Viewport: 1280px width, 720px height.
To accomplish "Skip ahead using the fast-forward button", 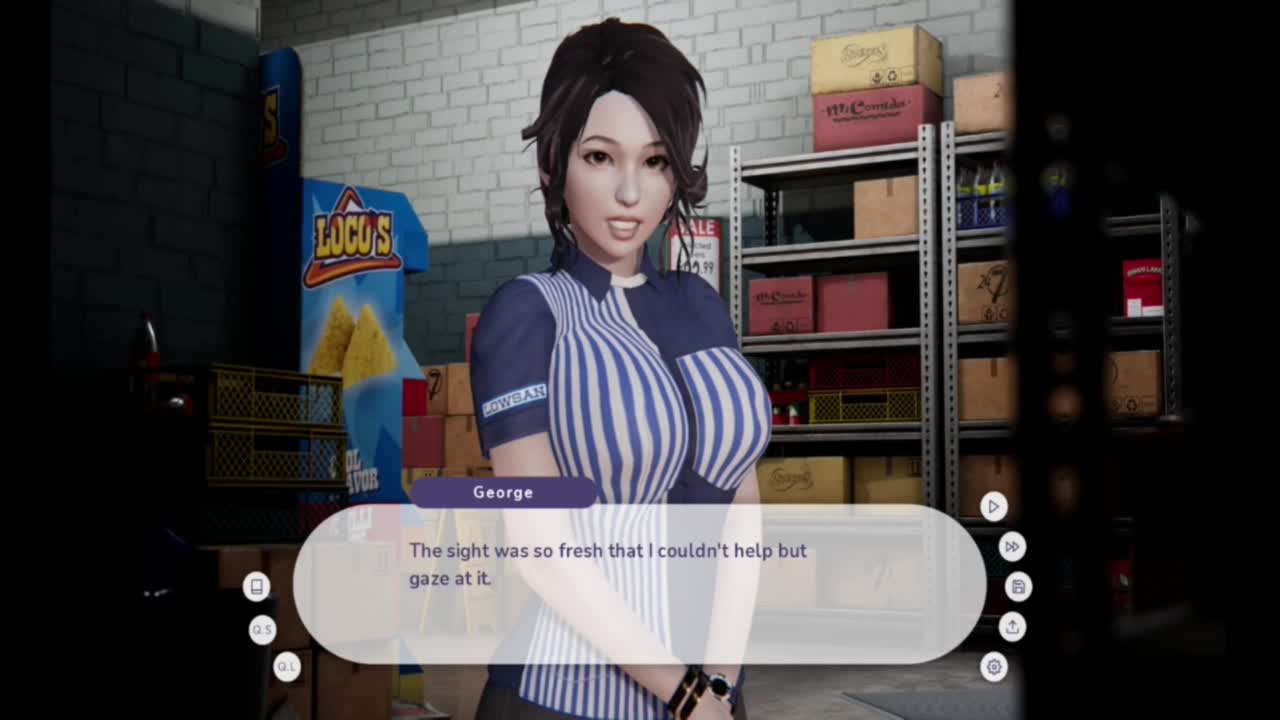I will (x=1012, y=547).
